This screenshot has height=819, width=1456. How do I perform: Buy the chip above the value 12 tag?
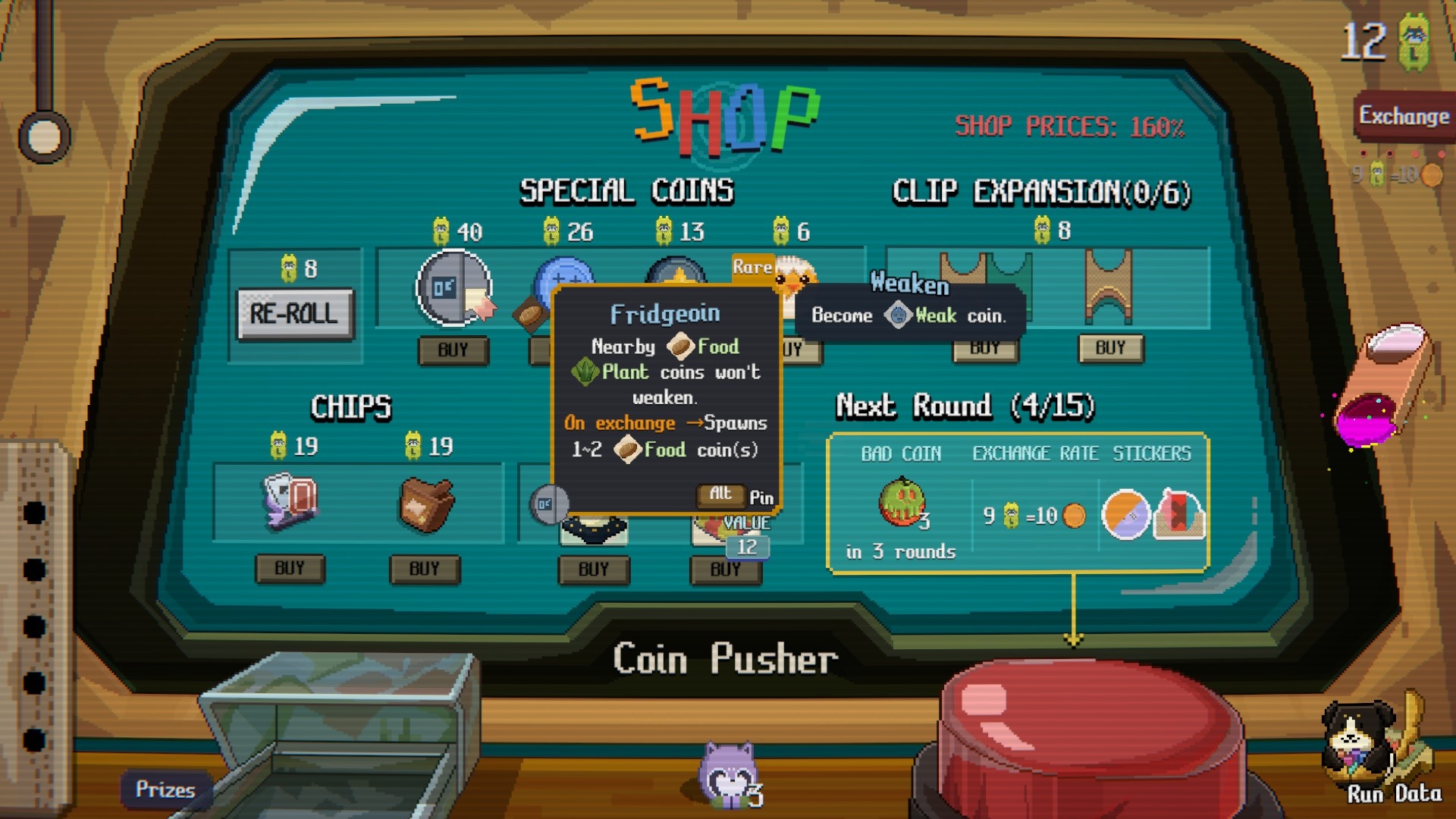(x=725, y=570)
